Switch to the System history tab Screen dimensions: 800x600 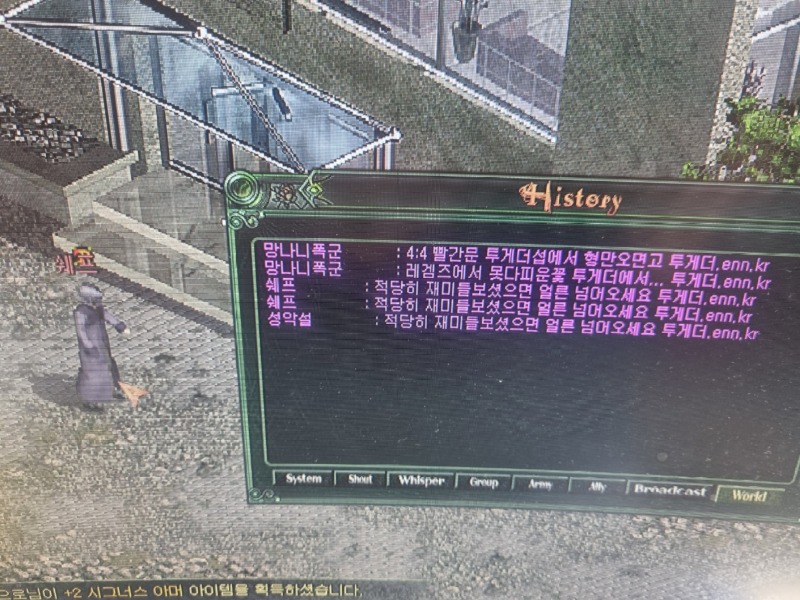point(303,479)
